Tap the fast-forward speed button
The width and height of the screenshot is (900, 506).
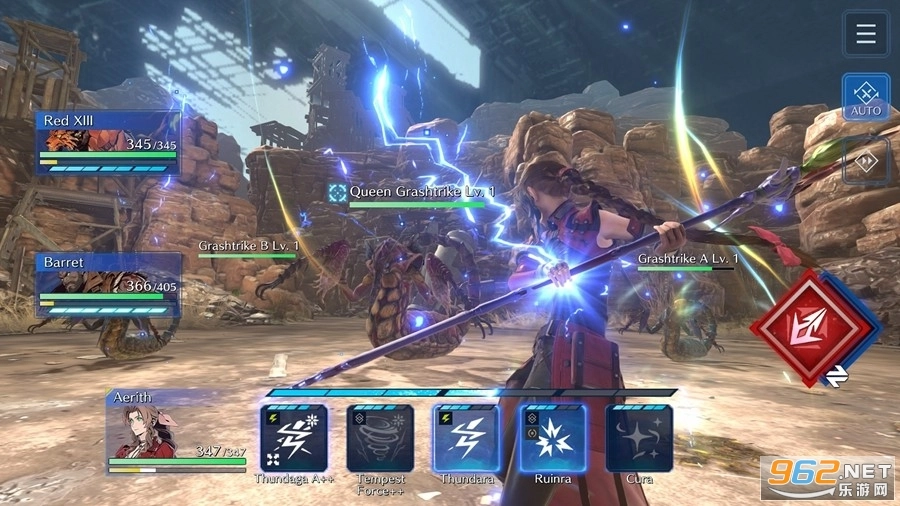(x=866, y=160)
